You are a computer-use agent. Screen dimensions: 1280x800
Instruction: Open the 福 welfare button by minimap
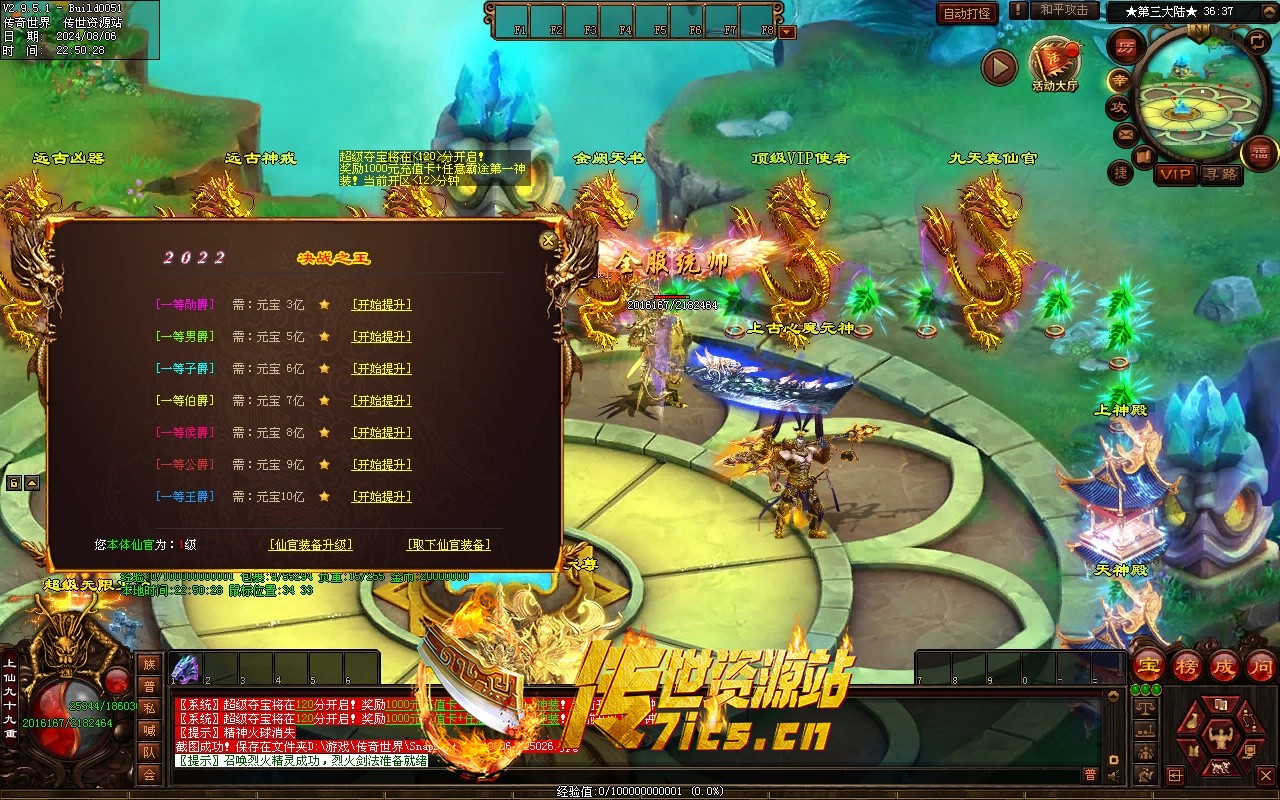[x=1259, y=153]
